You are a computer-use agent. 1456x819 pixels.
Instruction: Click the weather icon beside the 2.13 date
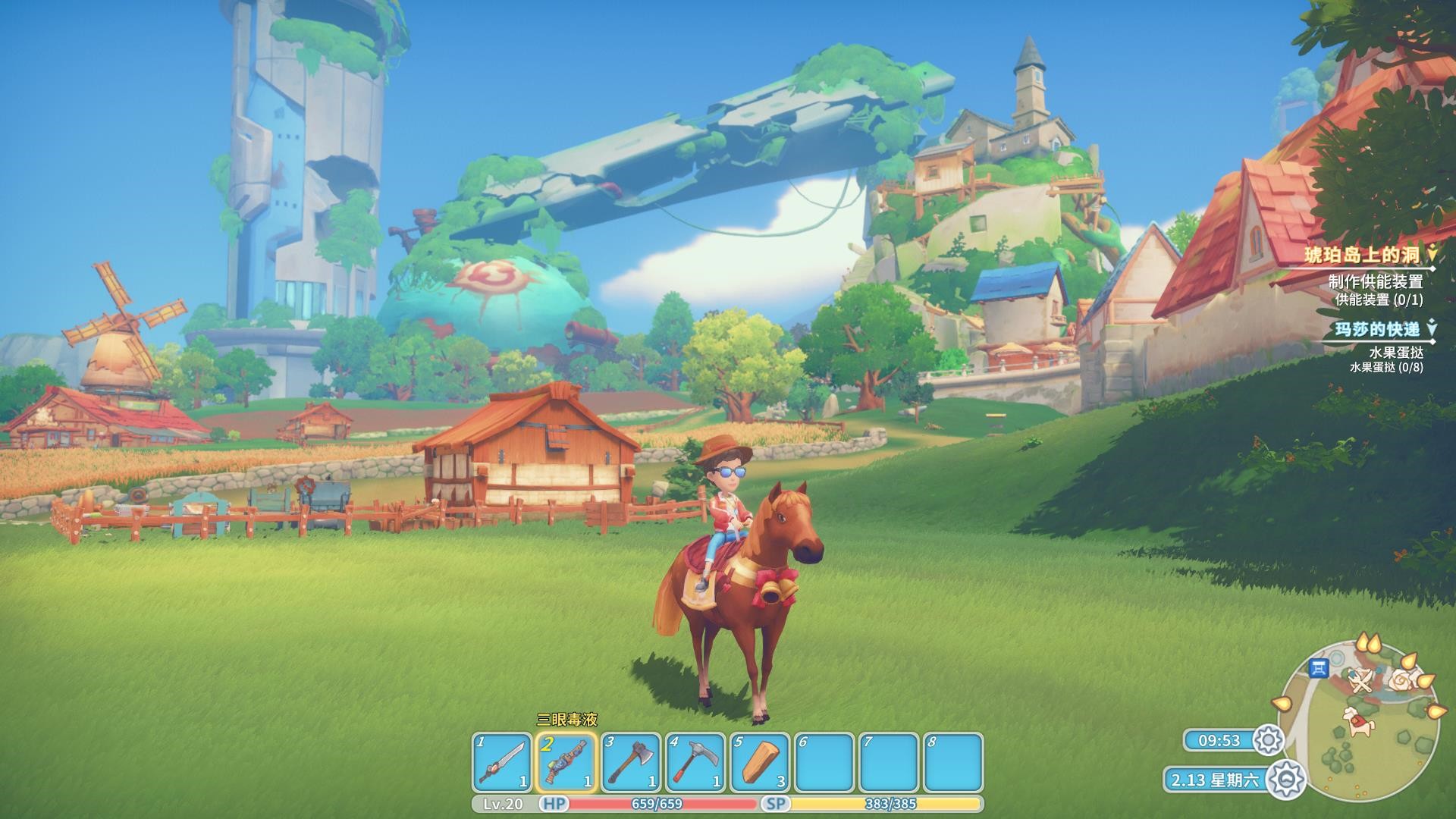click(x=1285, y=779)
